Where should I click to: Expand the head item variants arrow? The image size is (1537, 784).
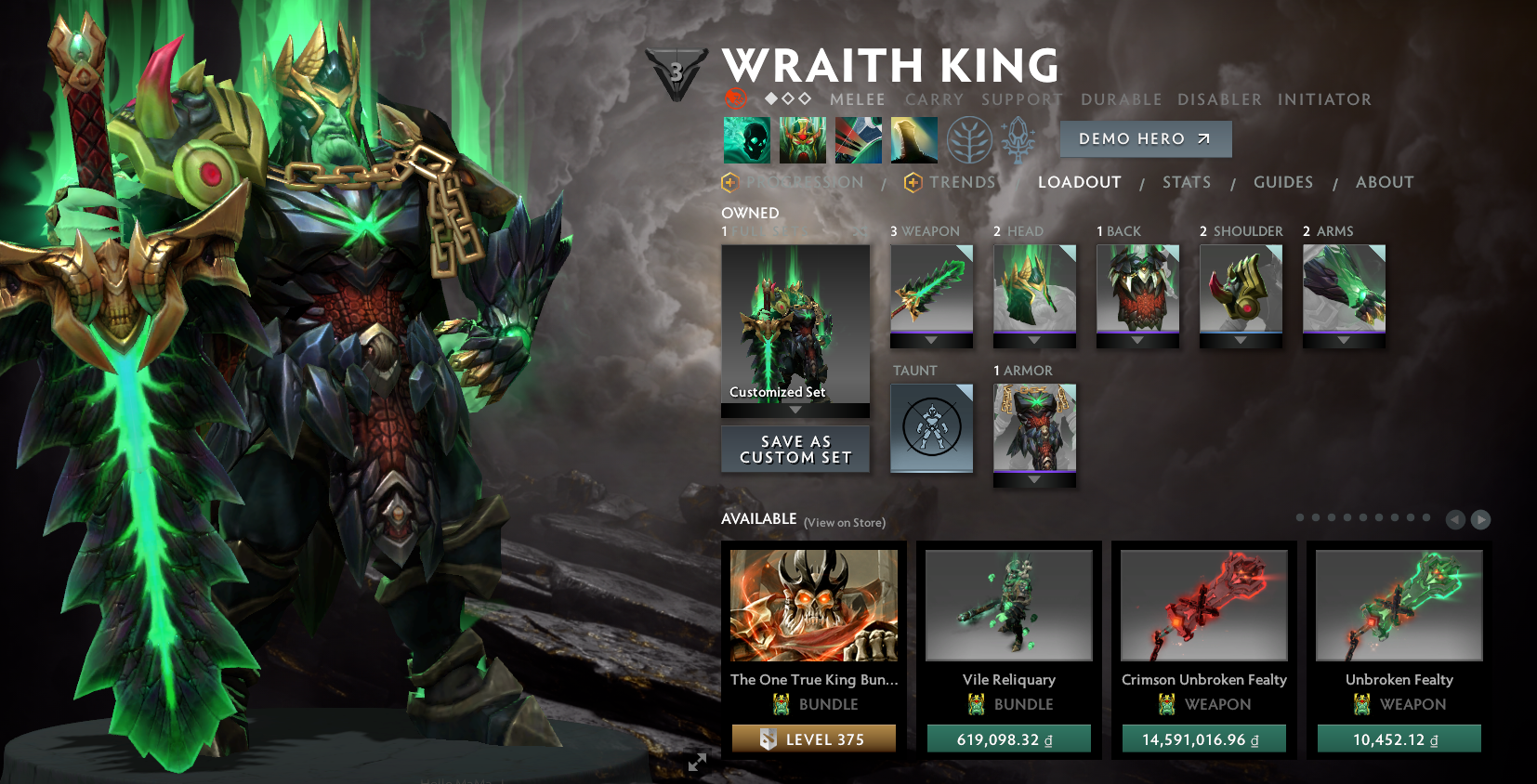pyautogui.click(x=1034, y=341)
